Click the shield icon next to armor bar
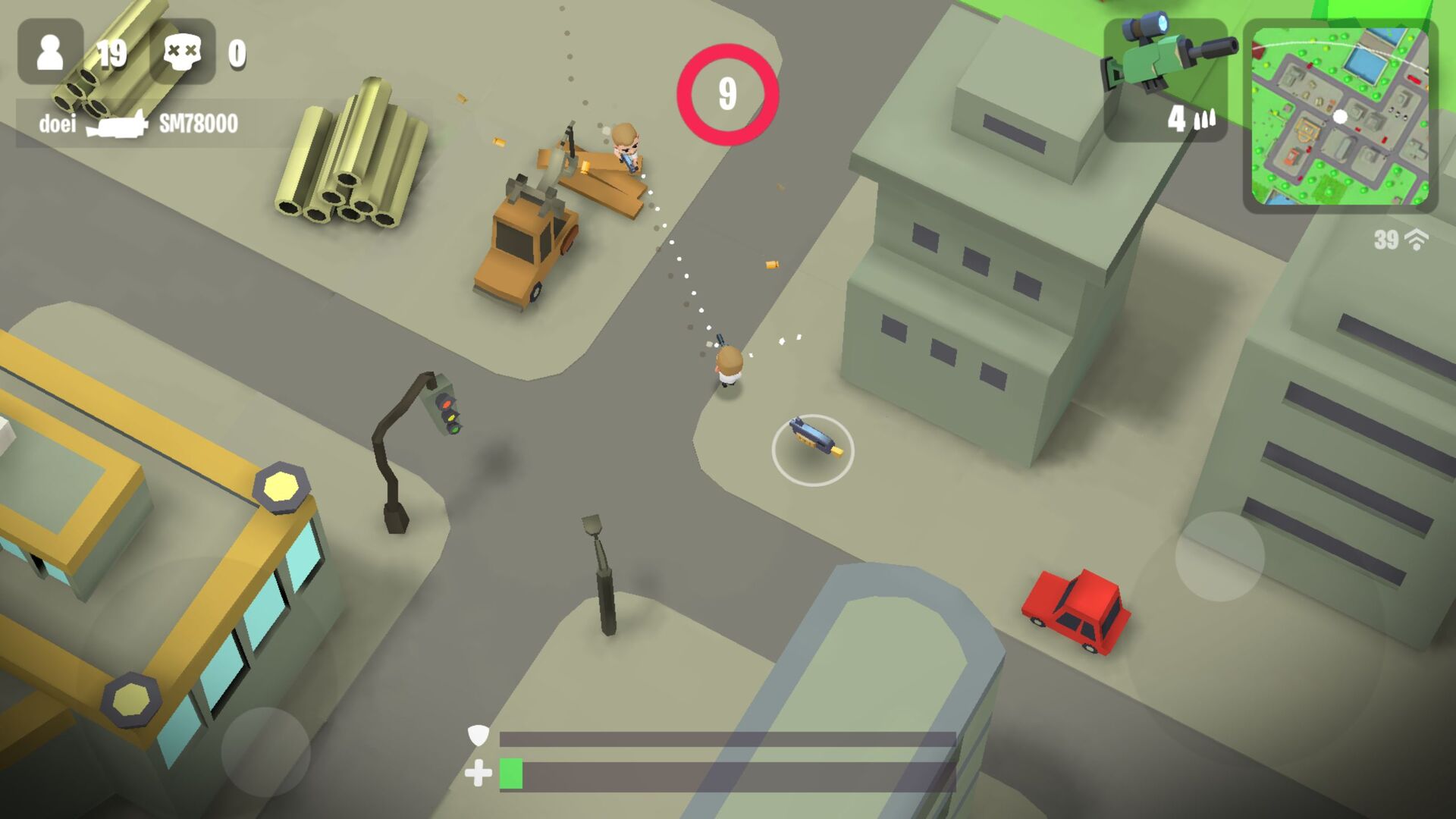Viewport: 1456px width, 819px height. 478,736
